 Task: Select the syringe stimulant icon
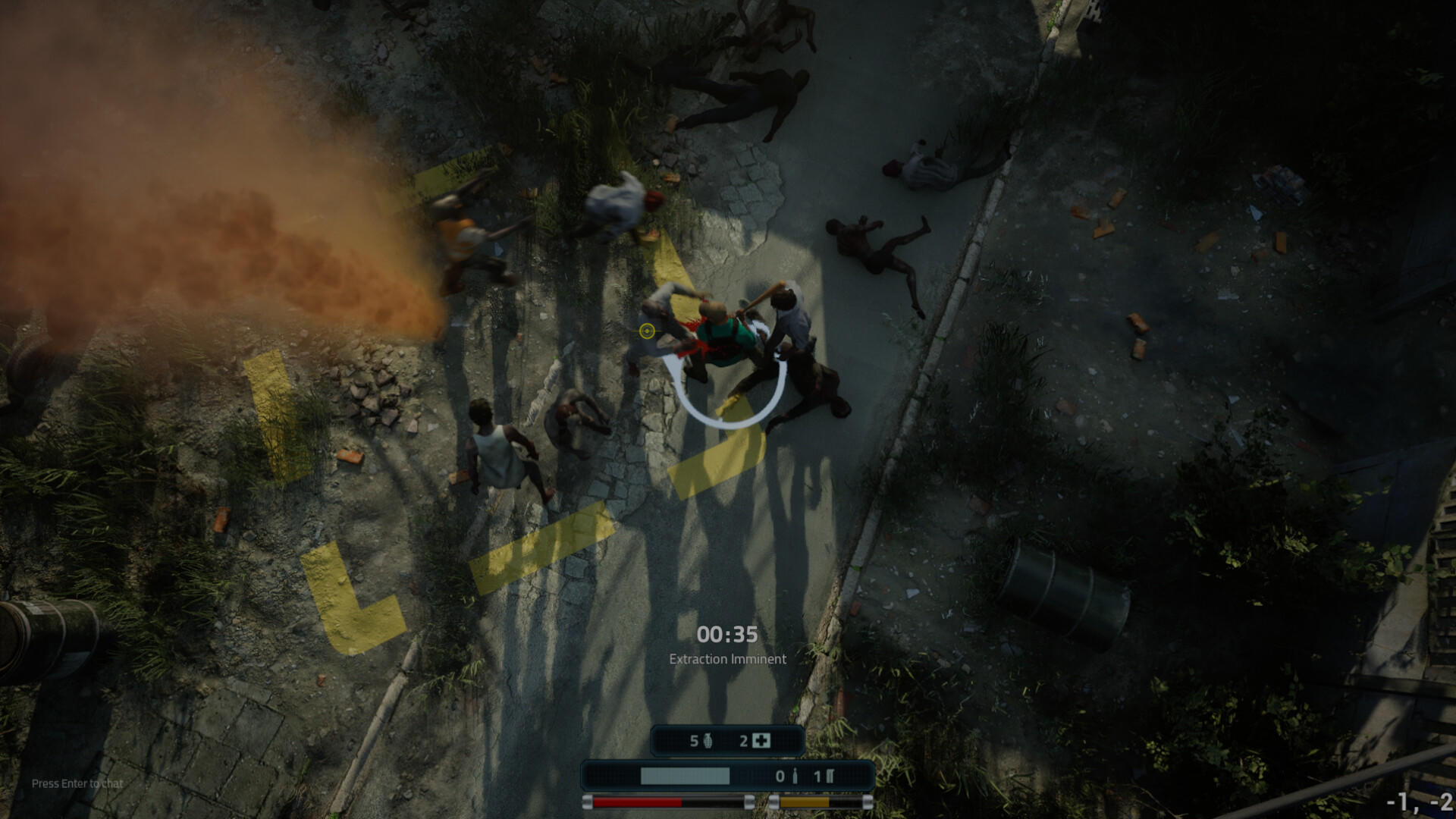pos(794,777)
